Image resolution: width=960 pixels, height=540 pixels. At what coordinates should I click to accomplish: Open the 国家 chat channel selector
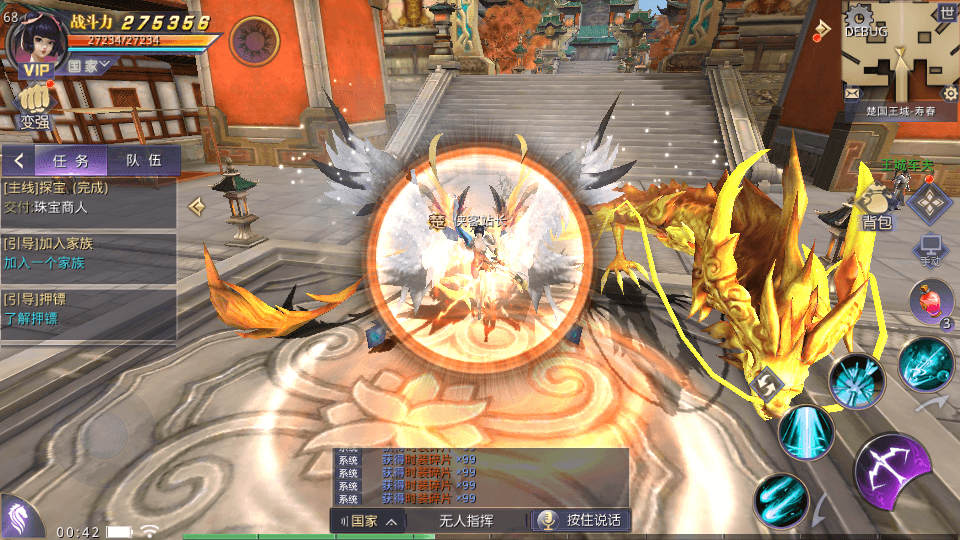pyautogui.click(x=369, y=520)
